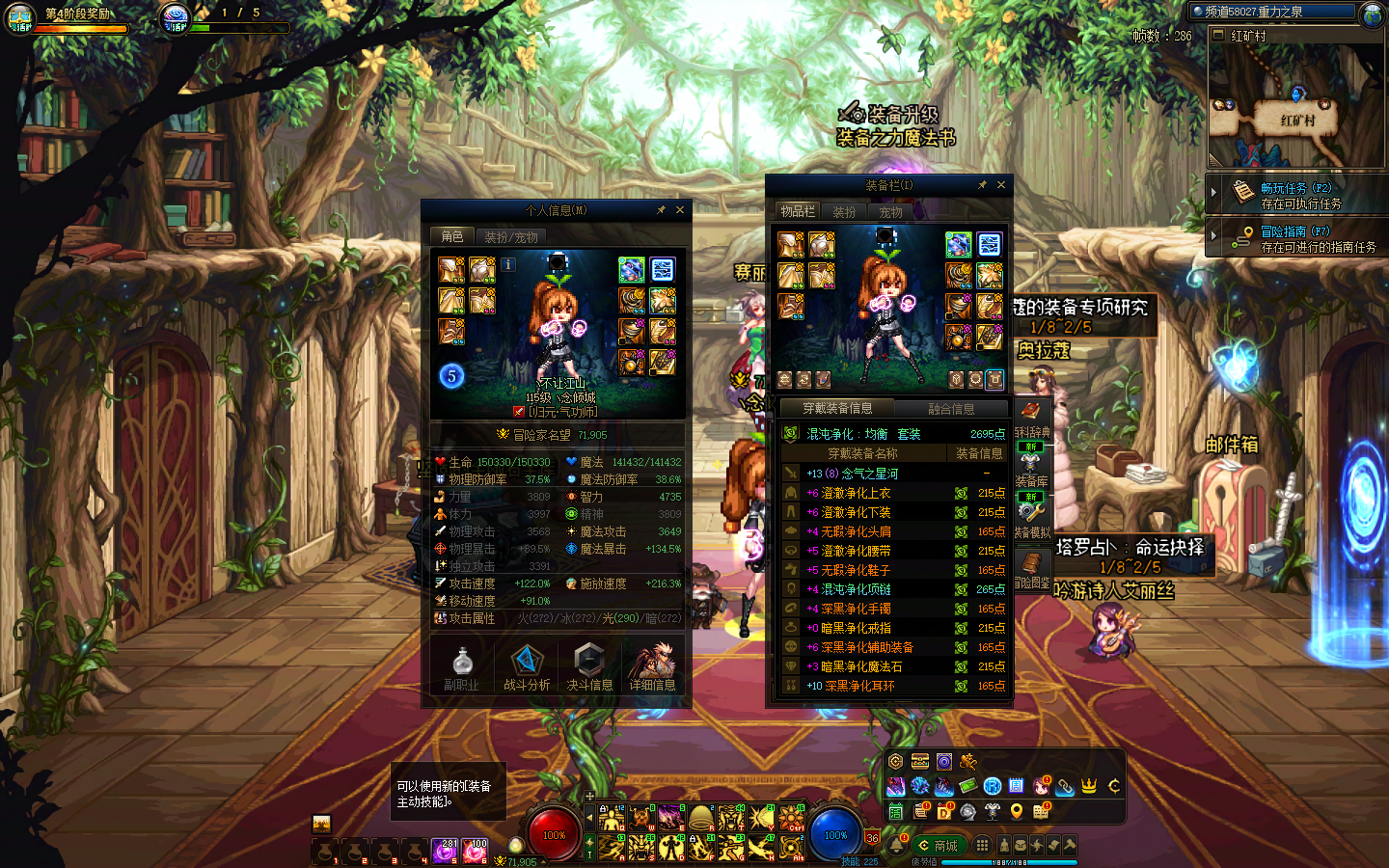Show the 融合信息 tab
The image size is (1389, 868).
950,409
